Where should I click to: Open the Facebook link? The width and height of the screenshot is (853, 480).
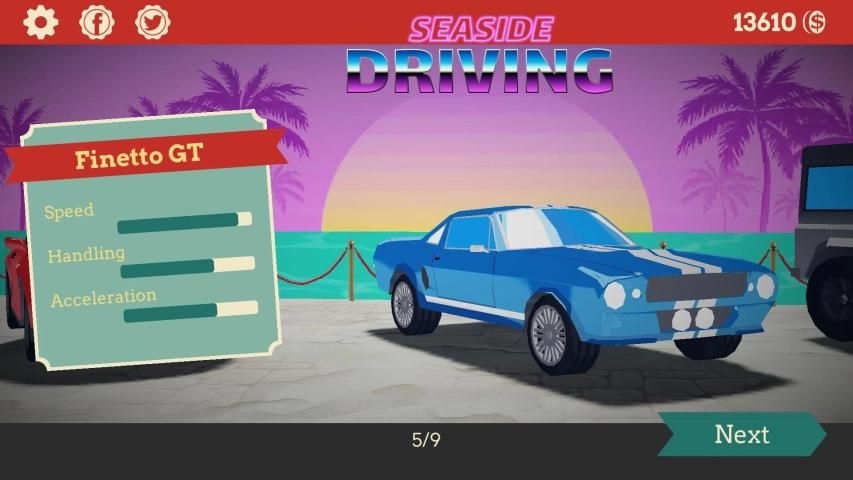click(97, 22)
